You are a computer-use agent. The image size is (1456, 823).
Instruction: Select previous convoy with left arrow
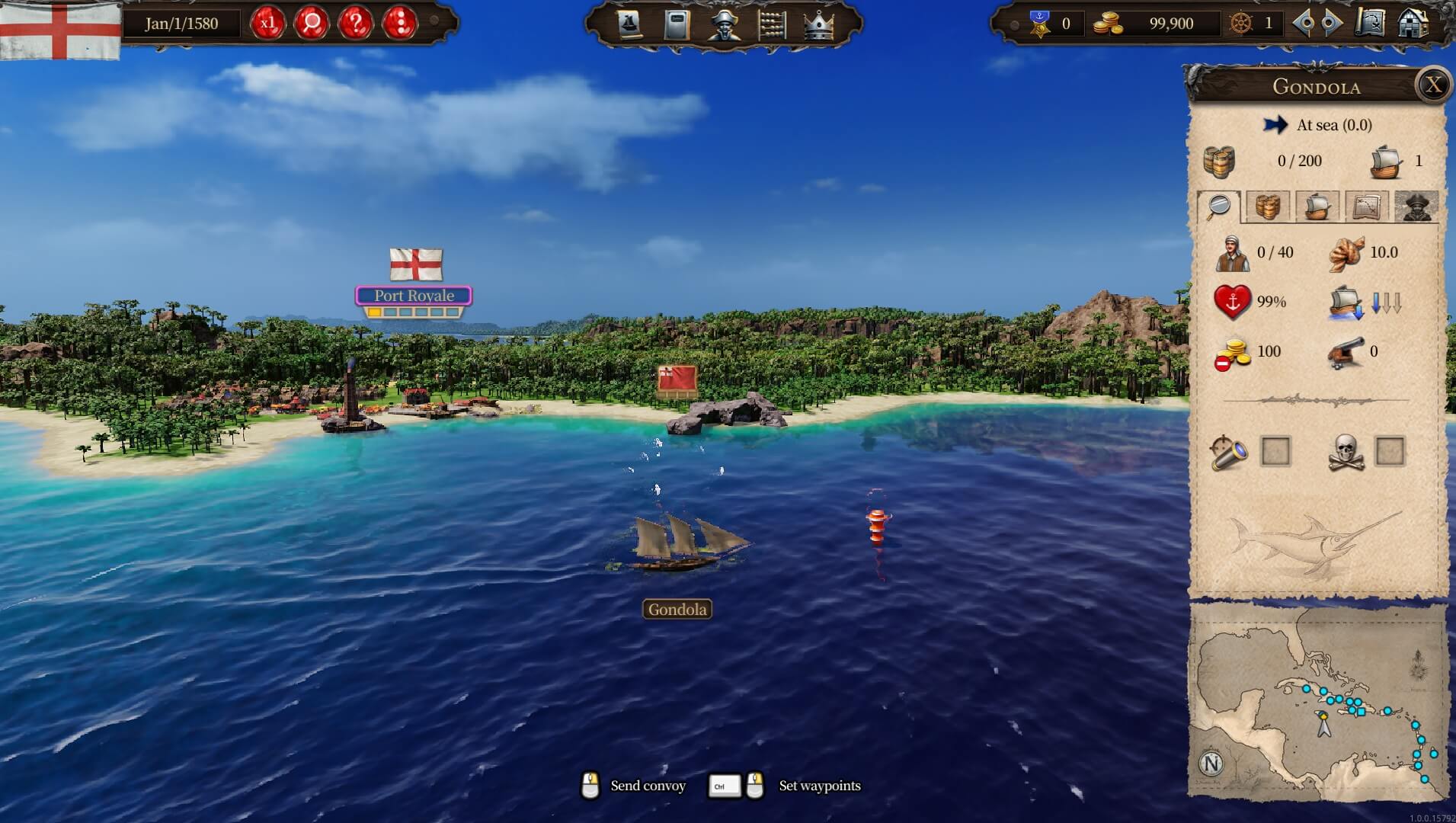pos(1304,24)
